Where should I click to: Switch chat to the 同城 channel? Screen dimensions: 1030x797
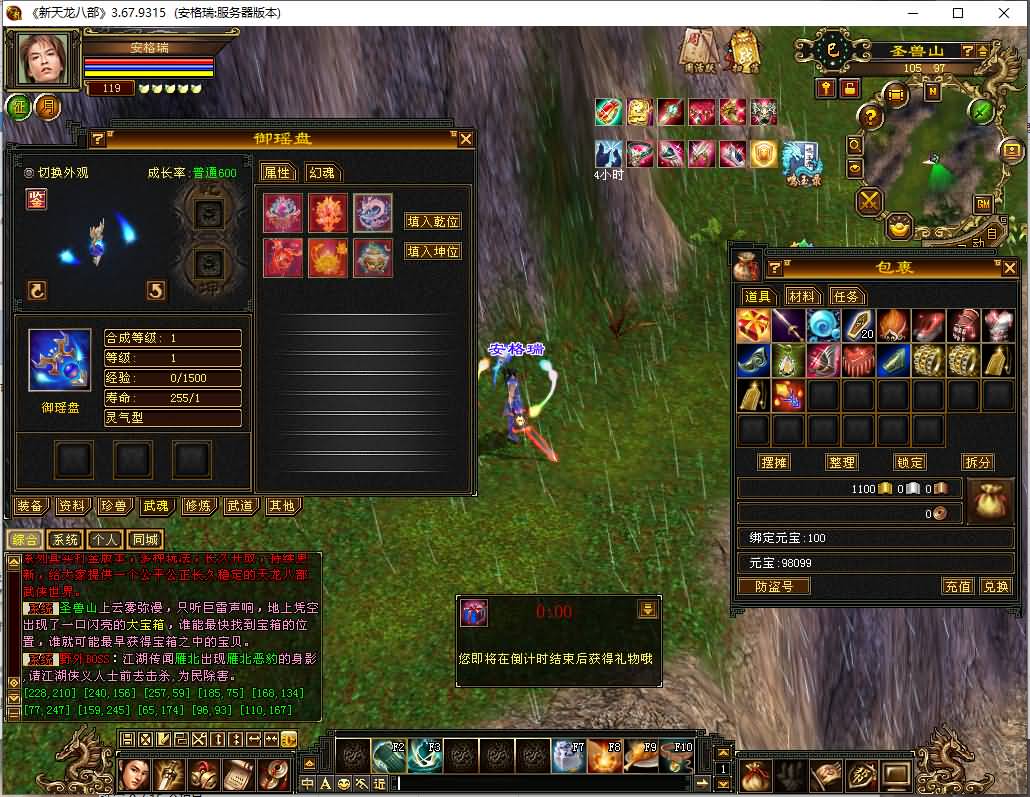click(x=146, y=539)
